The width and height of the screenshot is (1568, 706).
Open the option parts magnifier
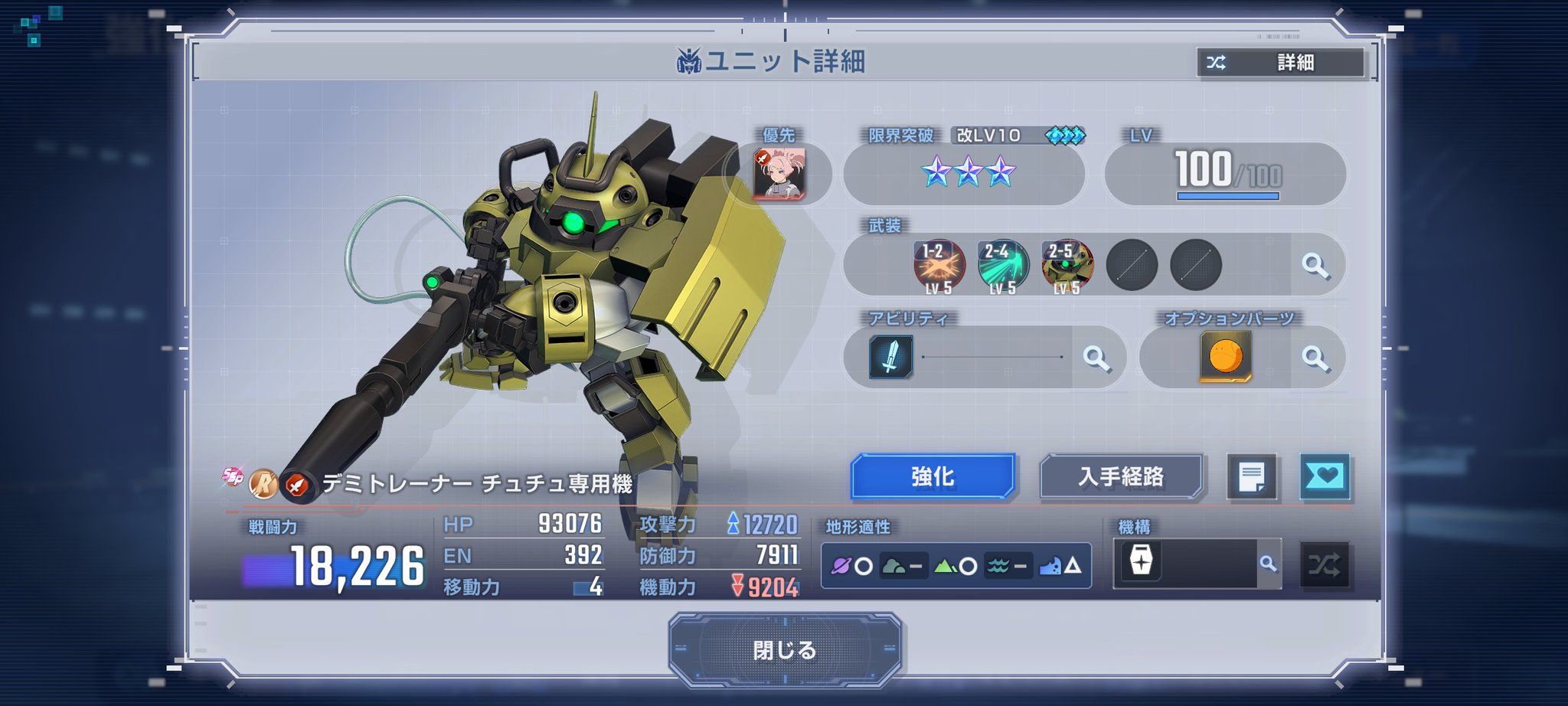(x=1315, y=358)
